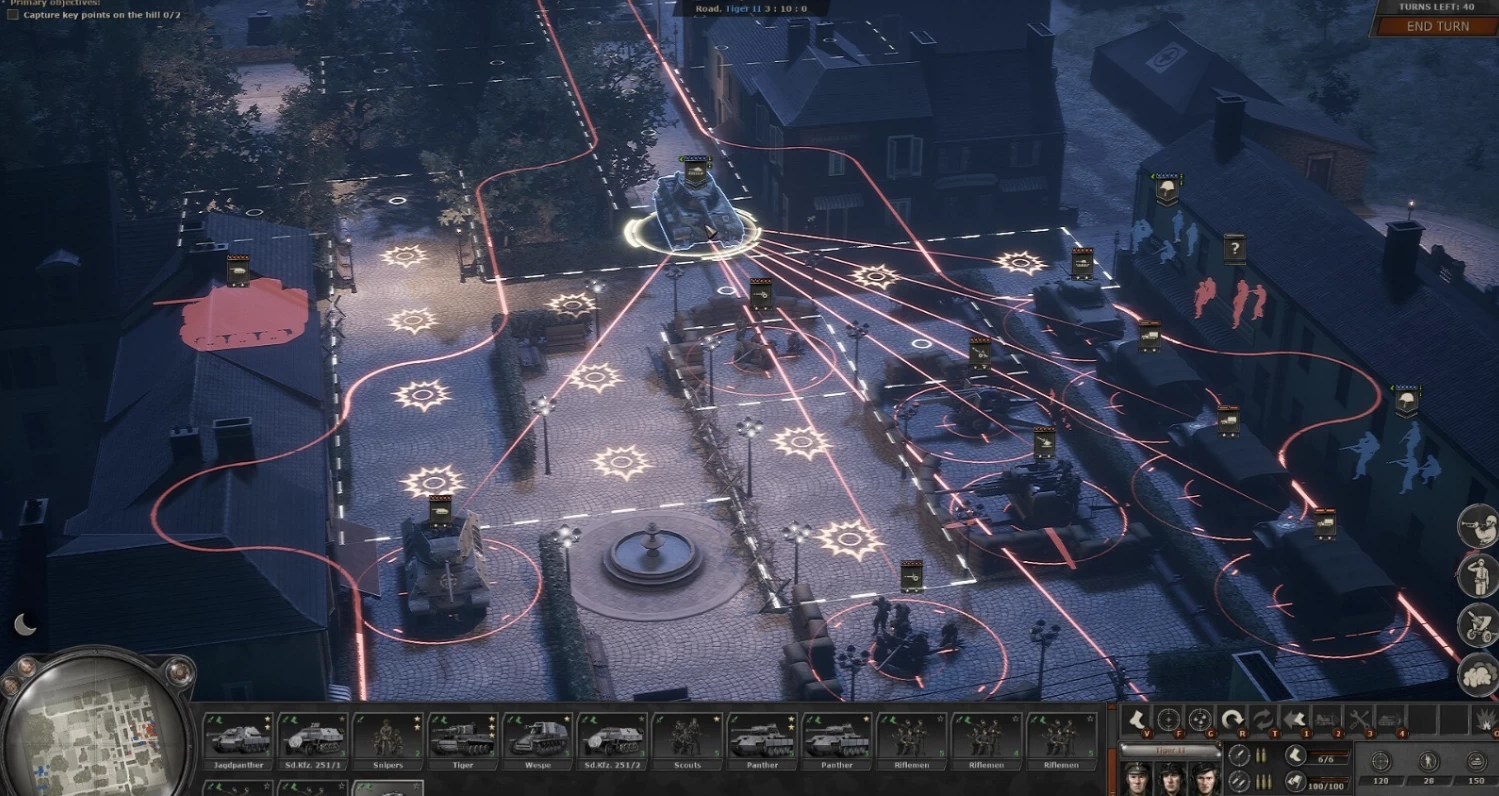Choose the Scouts unit card

pyautogui.click(x=686, y=740)
